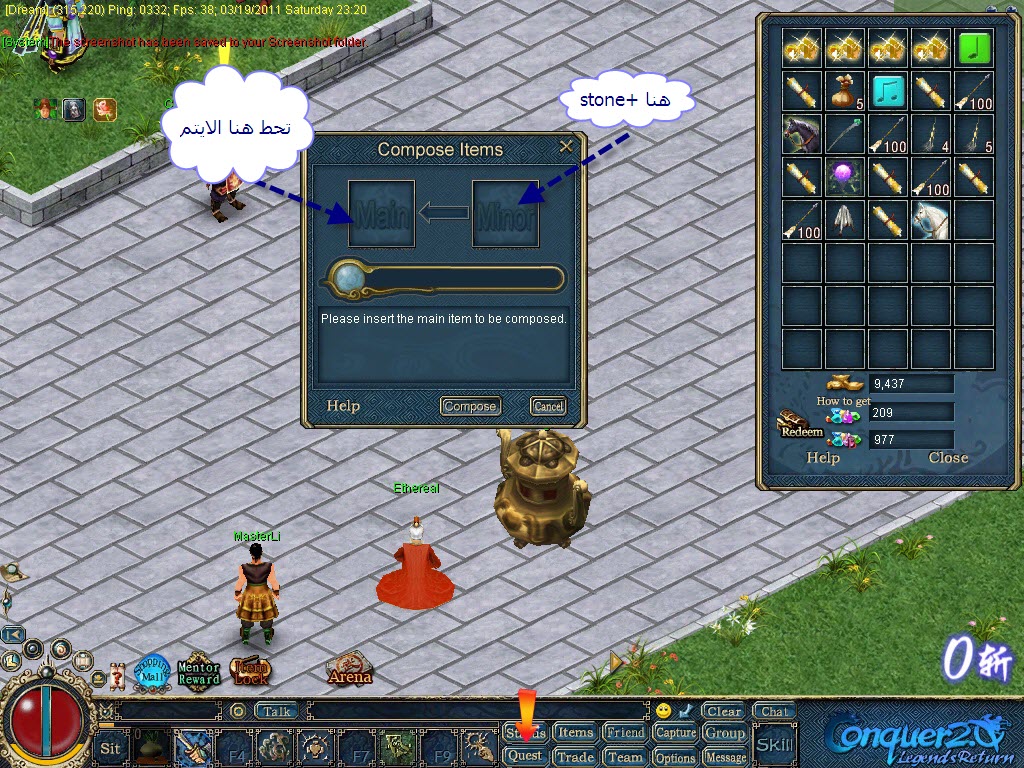Select the Minor item slot
Viewport: 1024px width, 768px height.
pos(505,213)
